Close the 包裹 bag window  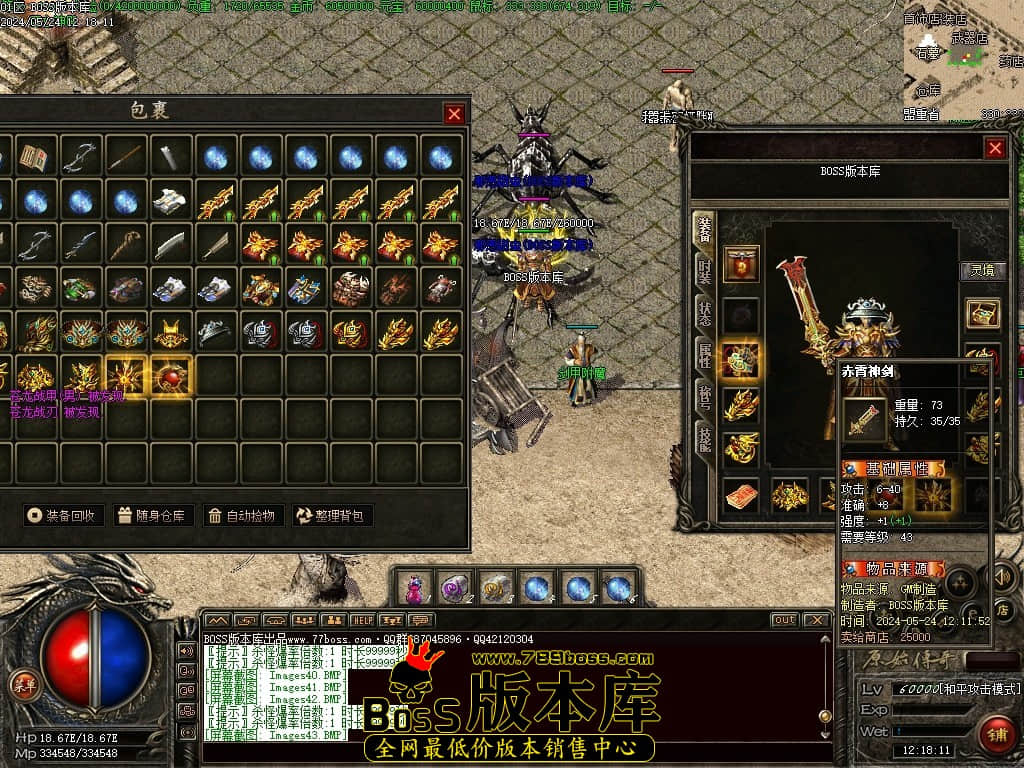[x=454, y=114]
